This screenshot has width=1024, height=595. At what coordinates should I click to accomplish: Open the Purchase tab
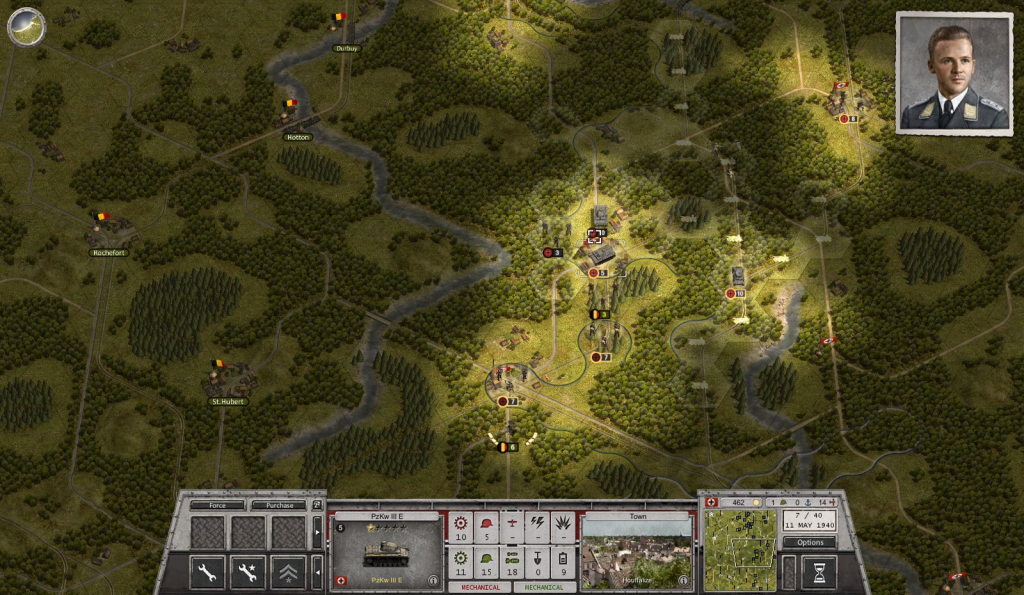point(279,505)
